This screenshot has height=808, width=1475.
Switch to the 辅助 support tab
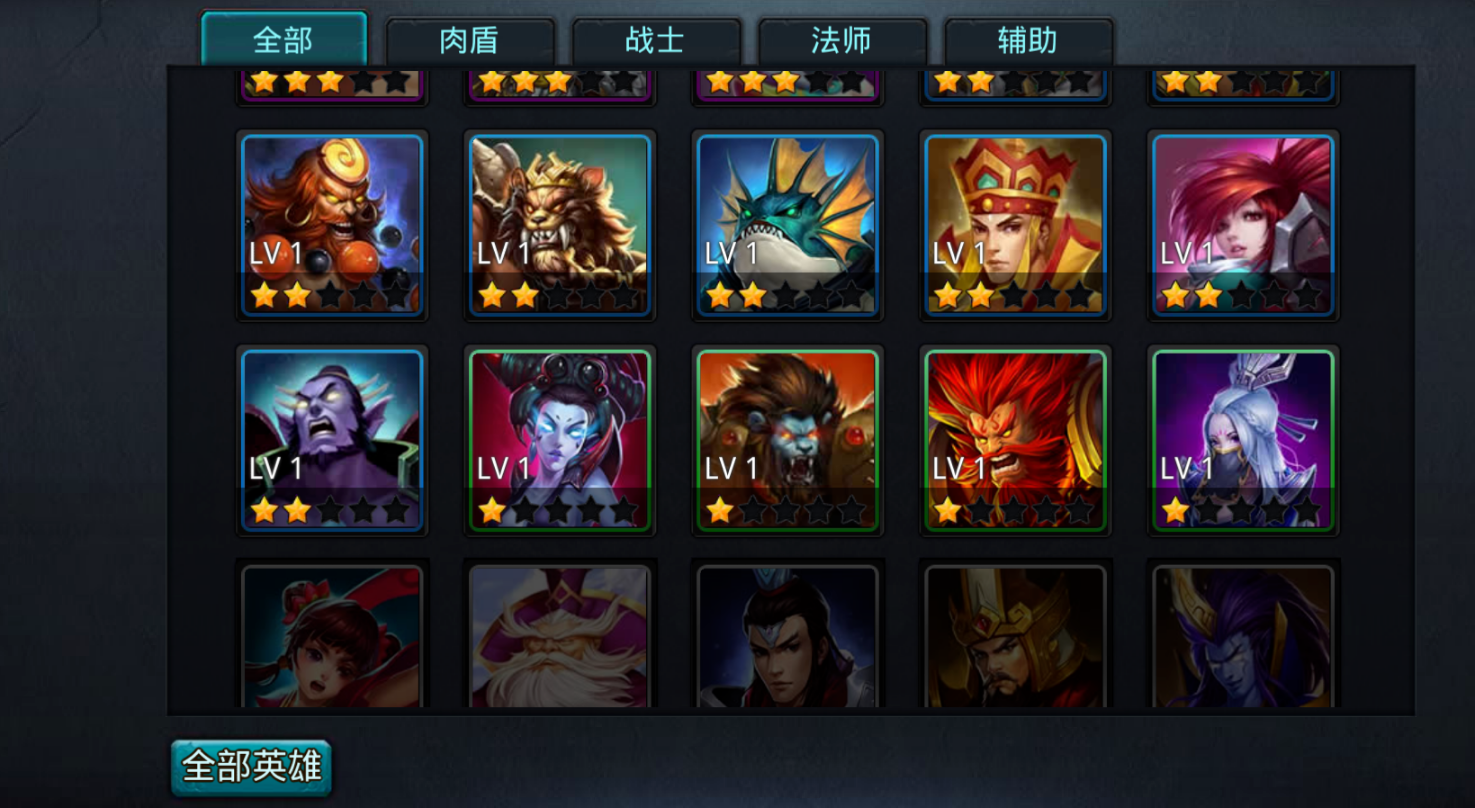pyautogui.click(x=1028, y=41)
